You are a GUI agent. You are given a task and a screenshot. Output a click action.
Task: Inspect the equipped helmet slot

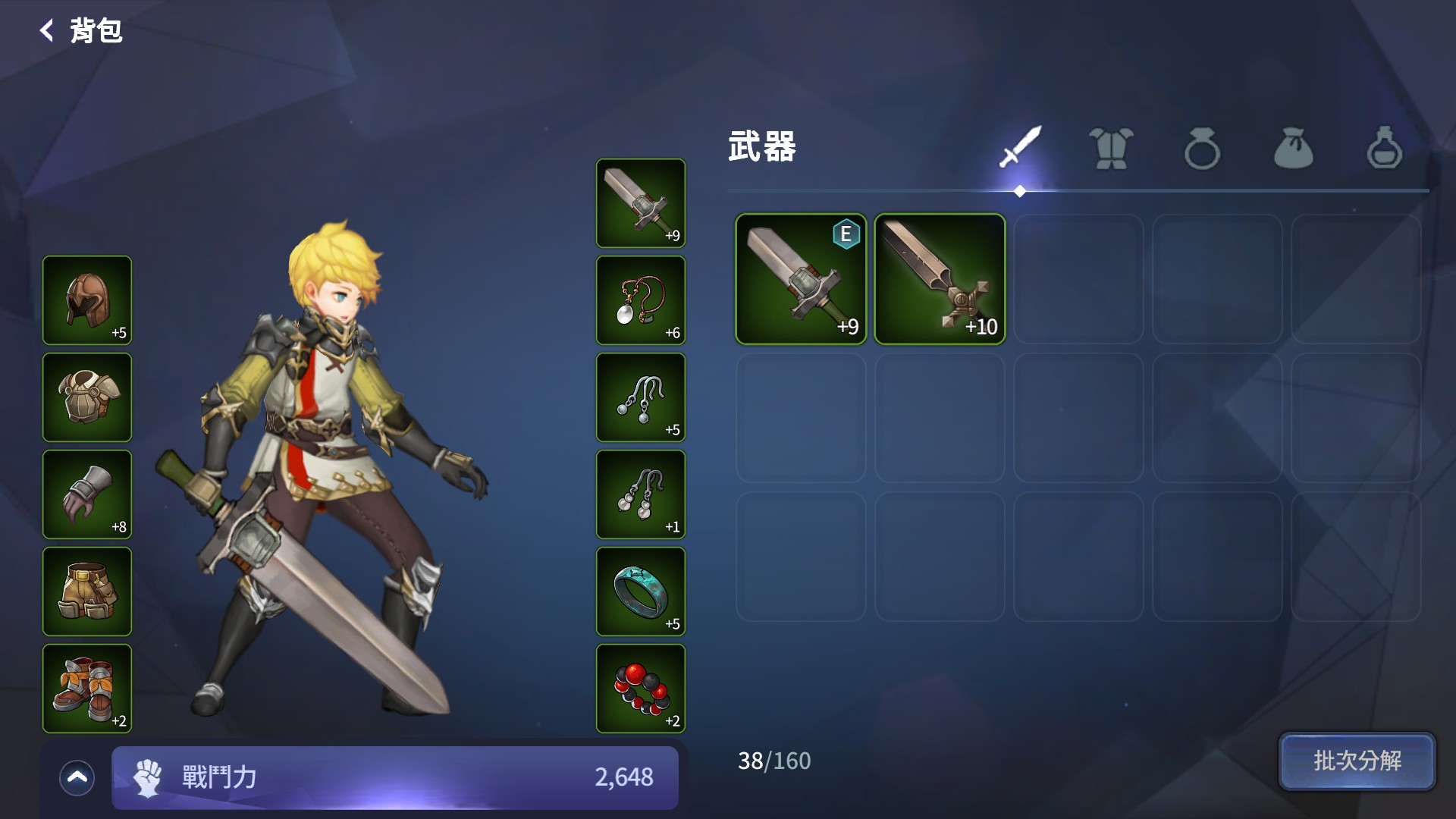pyautogui.click(x=87, y=300)
